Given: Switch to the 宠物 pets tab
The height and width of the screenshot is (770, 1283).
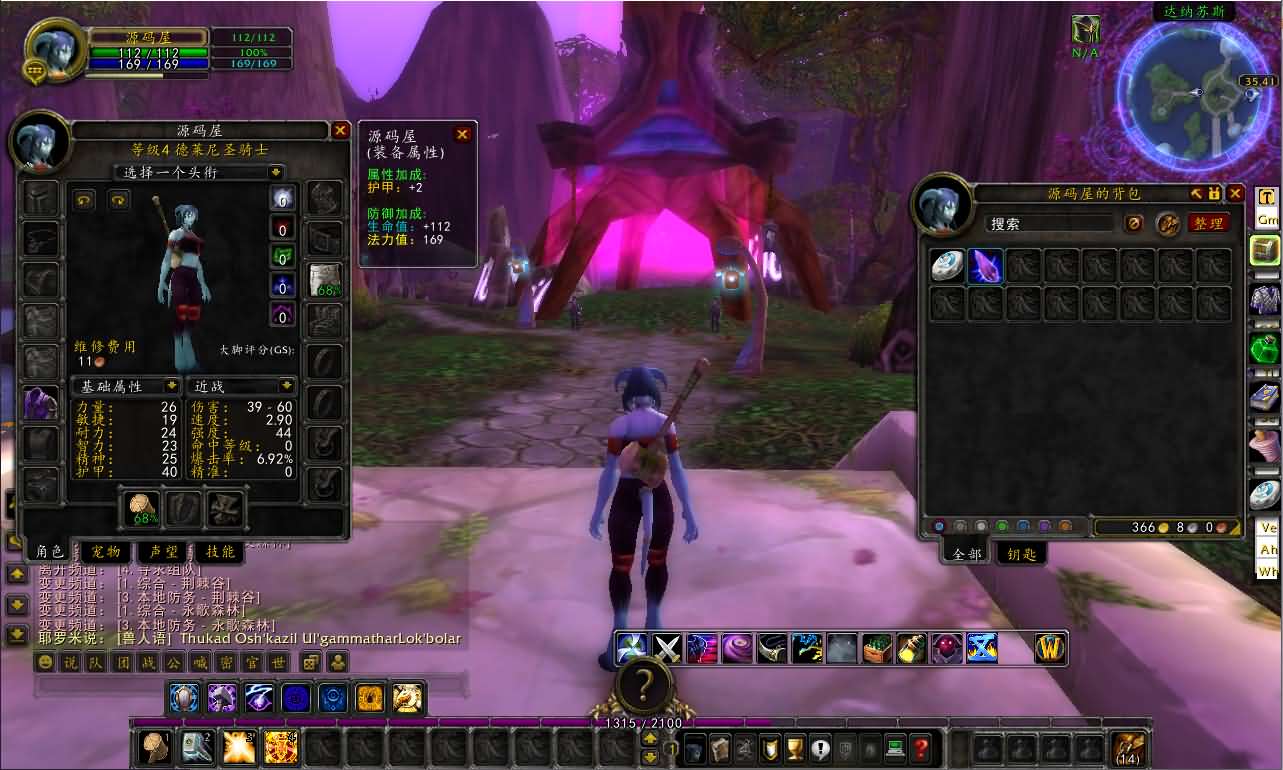Looking at the screenshot, I should (x=106, y=551).
